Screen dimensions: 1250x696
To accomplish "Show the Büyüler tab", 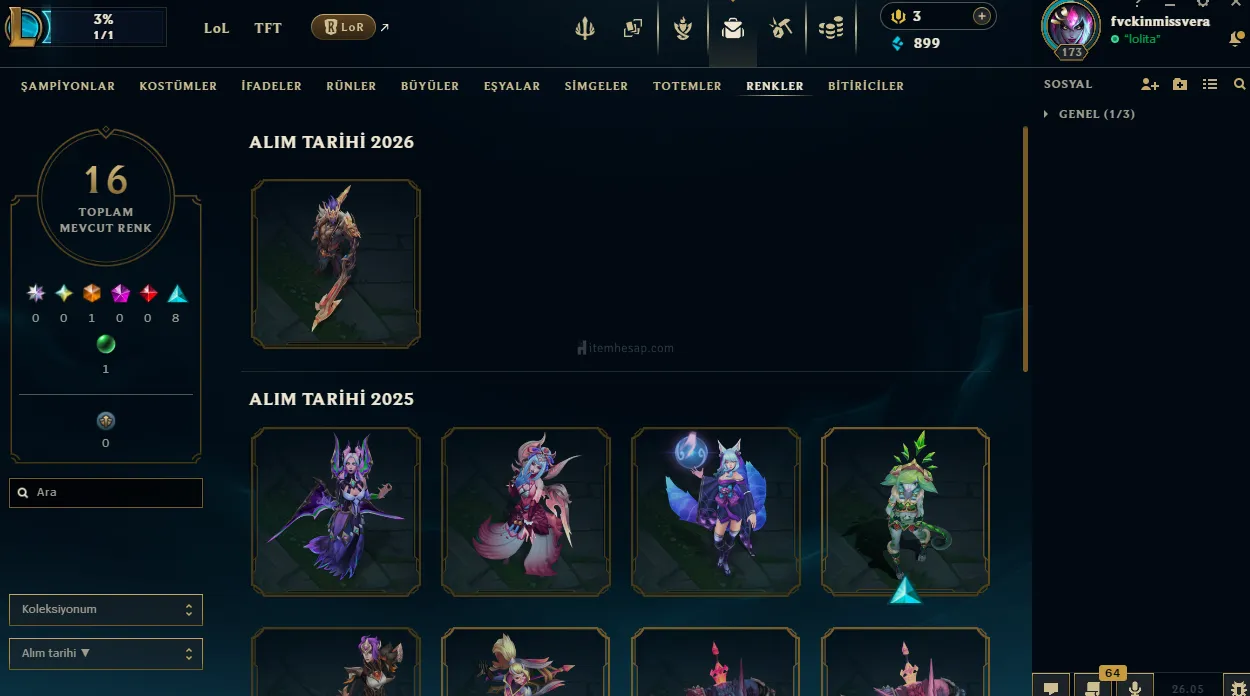I will (430, 86).
